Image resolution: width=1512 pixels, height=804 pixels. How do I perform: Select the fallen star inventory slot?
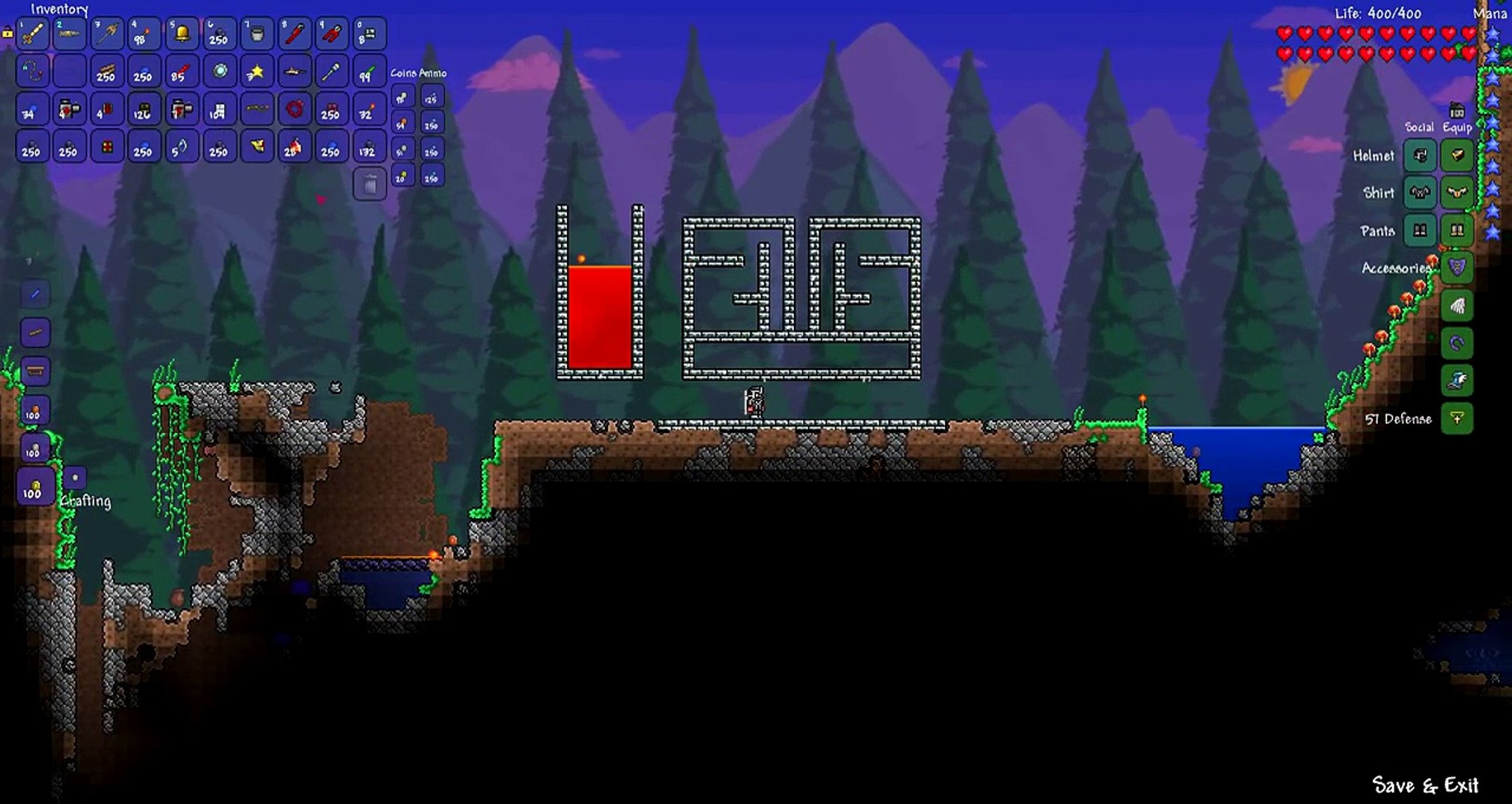(257, 72)
